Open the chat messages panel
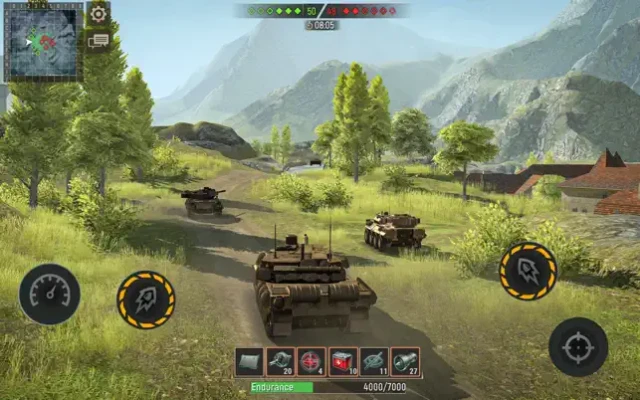 (98, 41)
